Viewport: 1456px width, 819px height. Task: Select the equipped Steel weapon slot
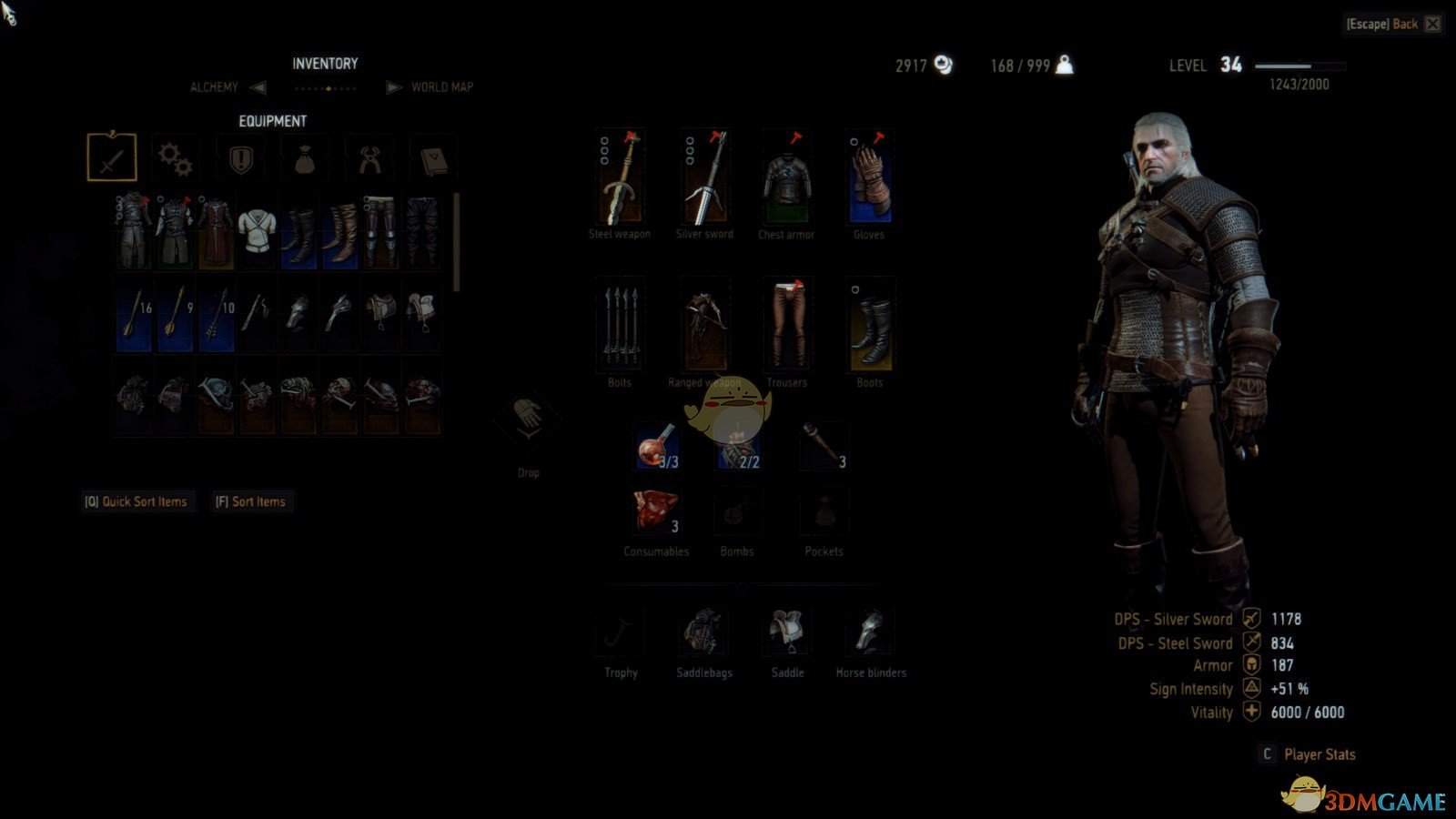[x=620, y=178]
